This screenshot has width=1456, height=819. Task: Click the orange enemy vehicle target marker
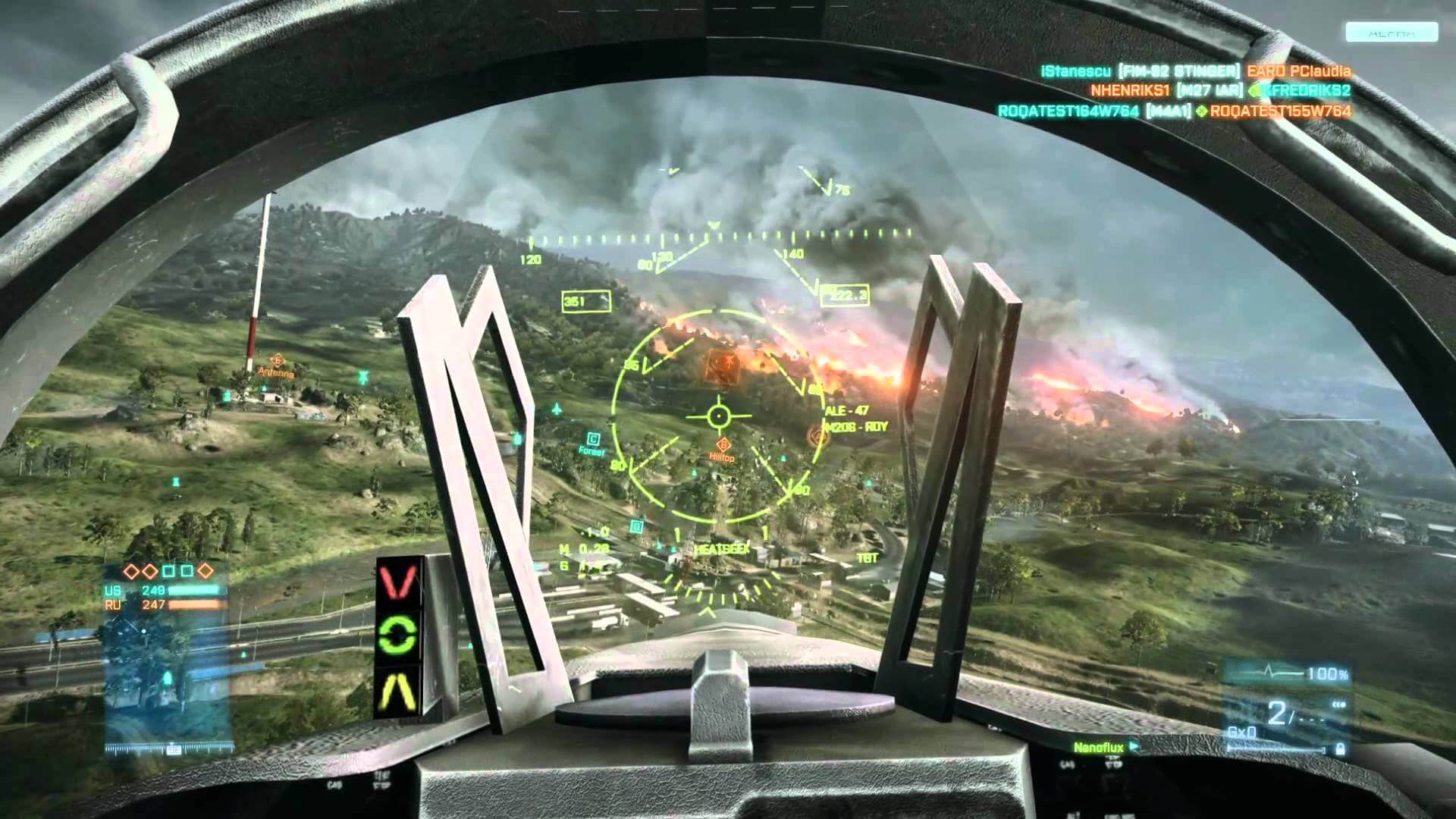point(721,366)
